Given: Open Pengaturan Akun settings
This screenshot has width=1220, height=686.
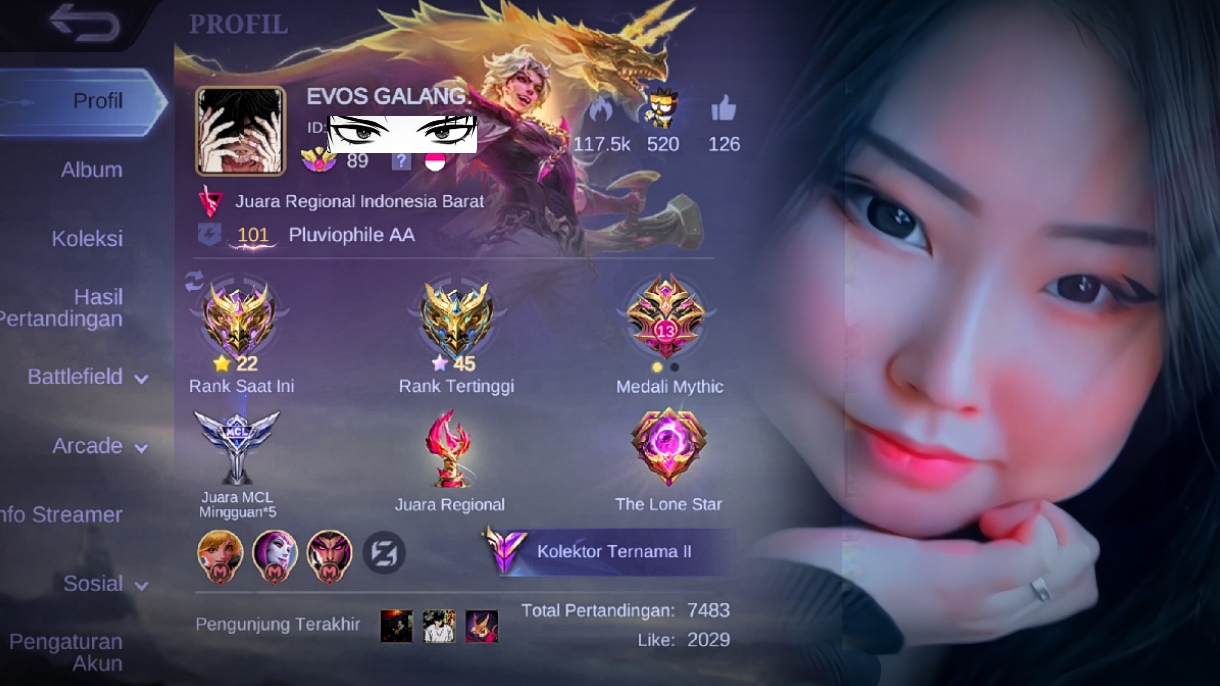Looking at the screenshot, I should tap(67, 652).
